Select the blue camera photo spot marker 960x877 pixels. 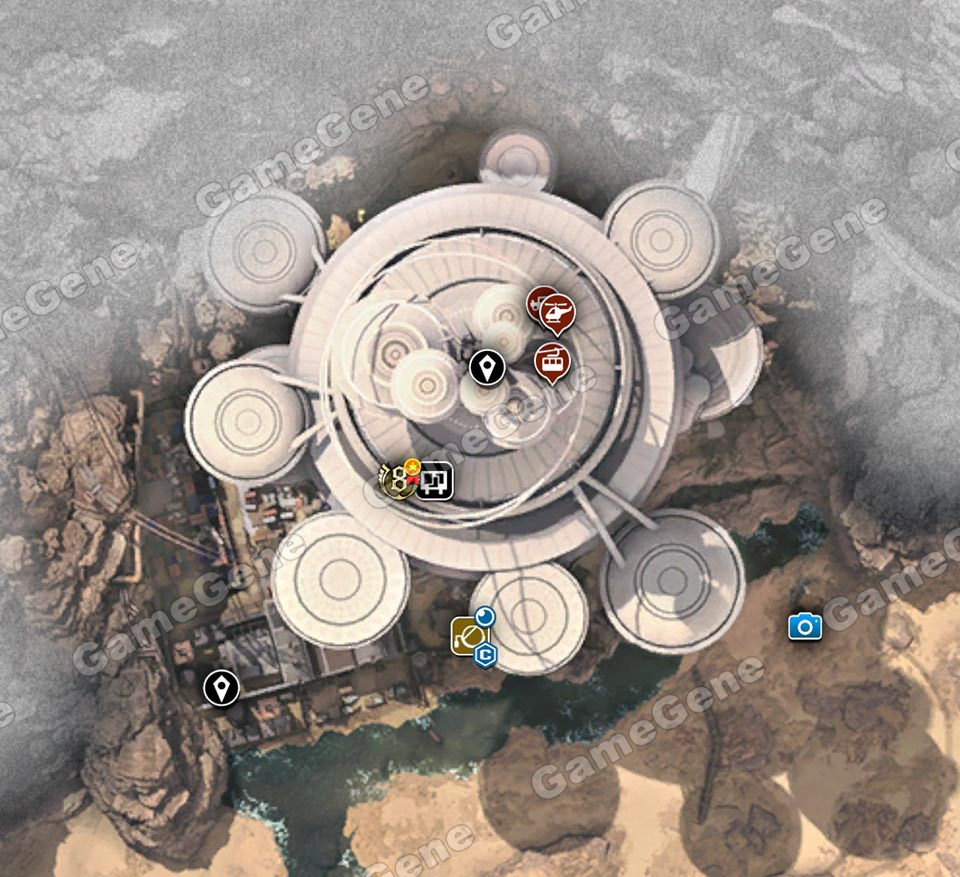click(804, 627)
